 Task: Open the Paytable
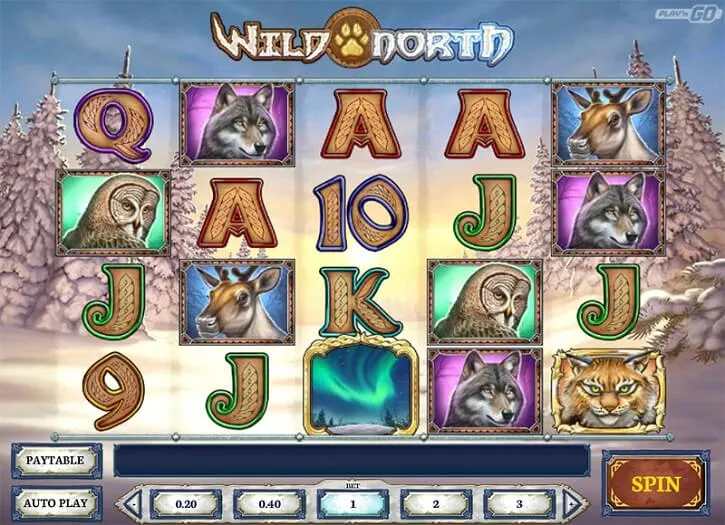(x=56, y=460)
